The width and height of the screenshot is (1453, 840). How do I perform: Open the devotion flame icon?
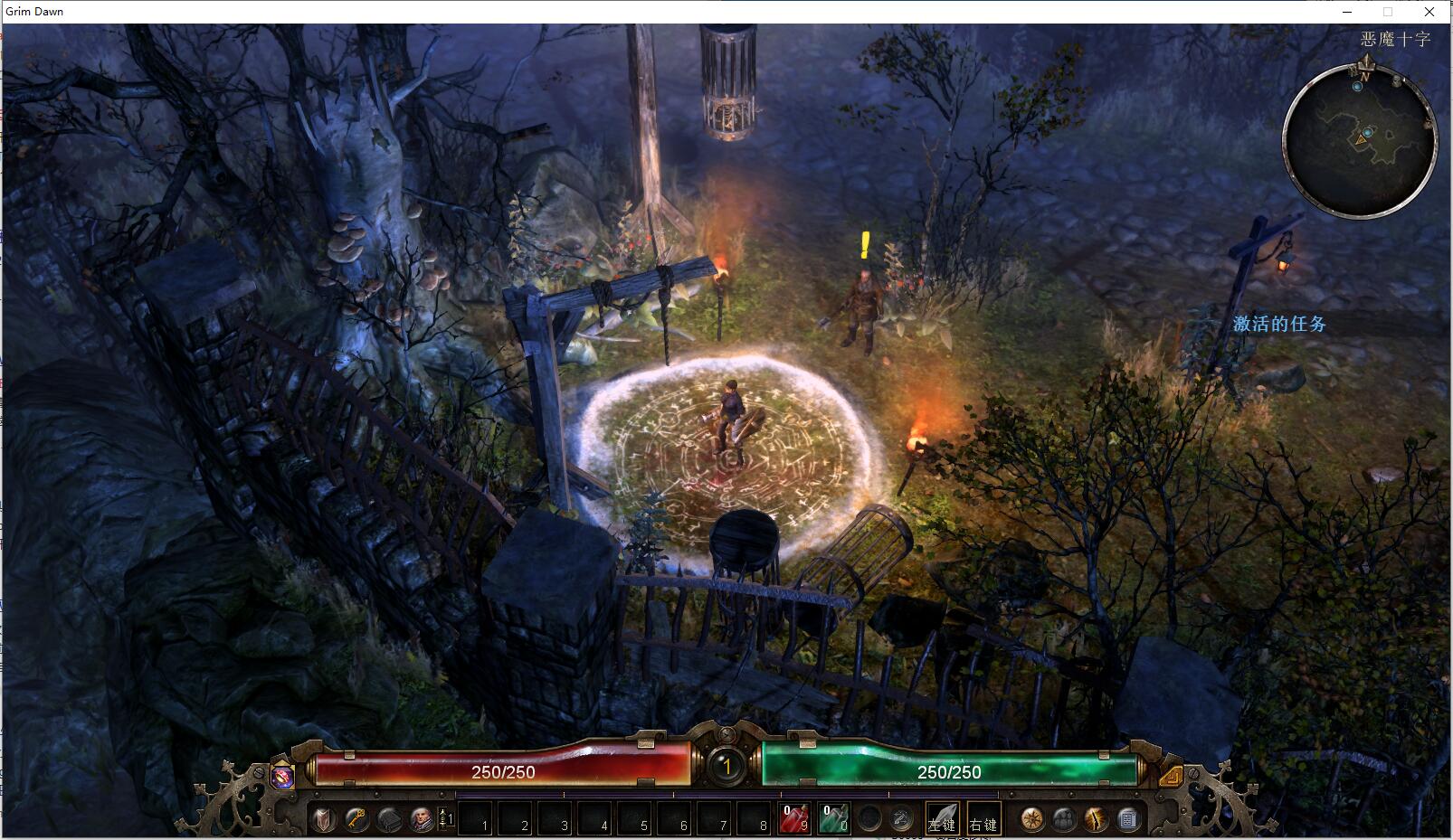point(1096,819)
